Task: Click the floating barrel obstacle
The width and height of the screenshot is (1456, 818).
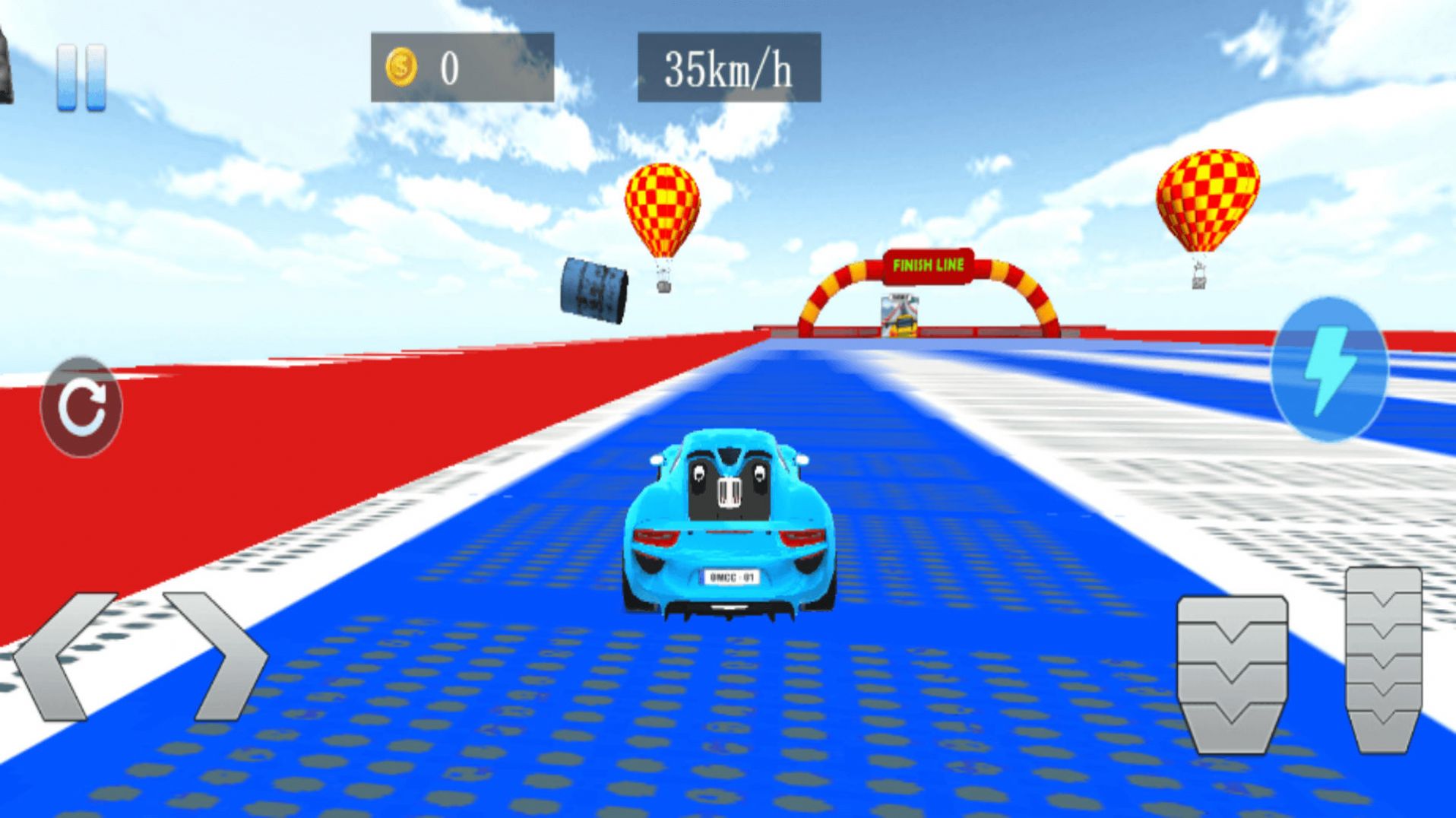Action: [593, 289]
